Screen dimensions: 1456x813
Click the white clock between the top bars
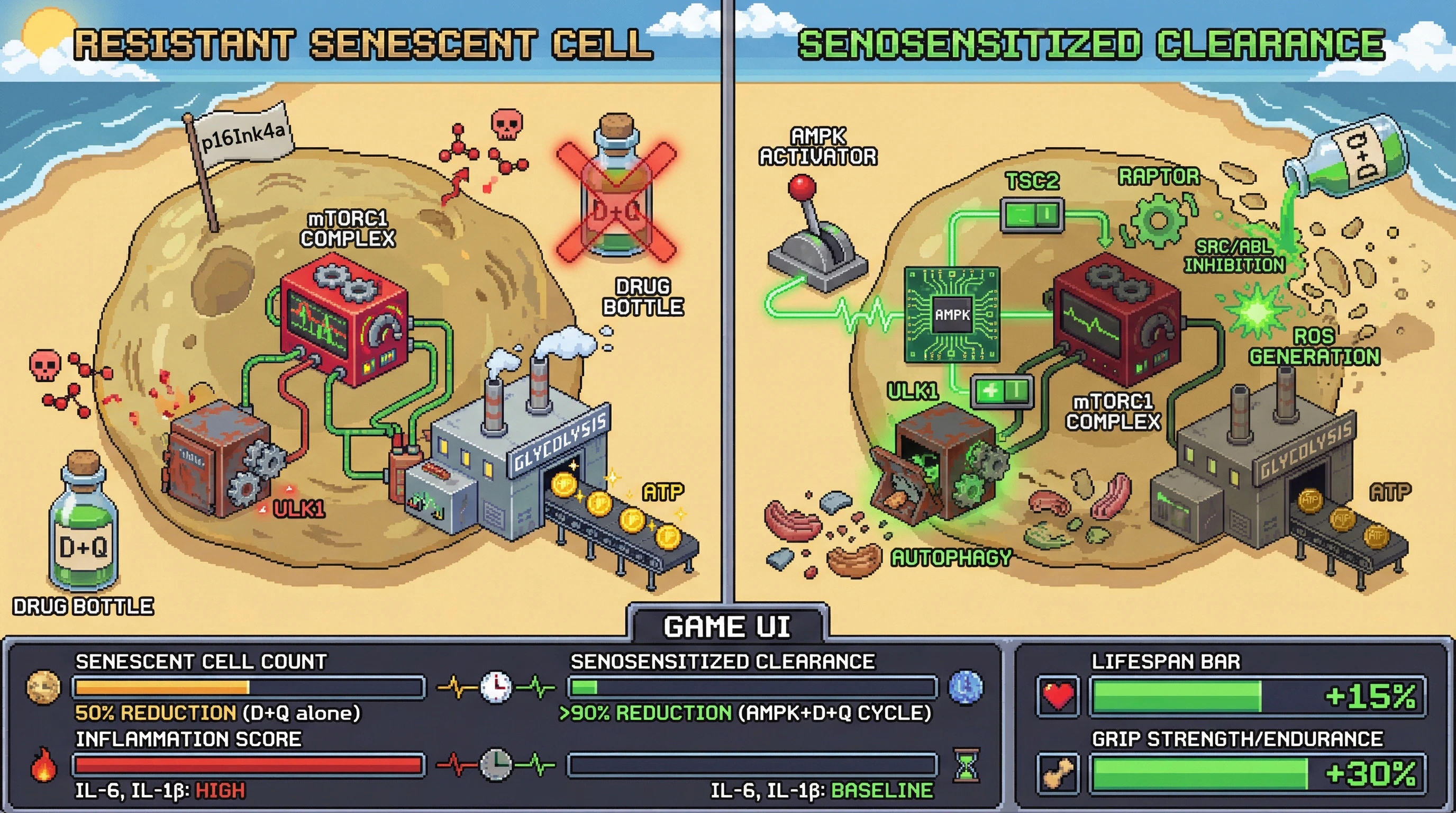click(x=496, y=688)
